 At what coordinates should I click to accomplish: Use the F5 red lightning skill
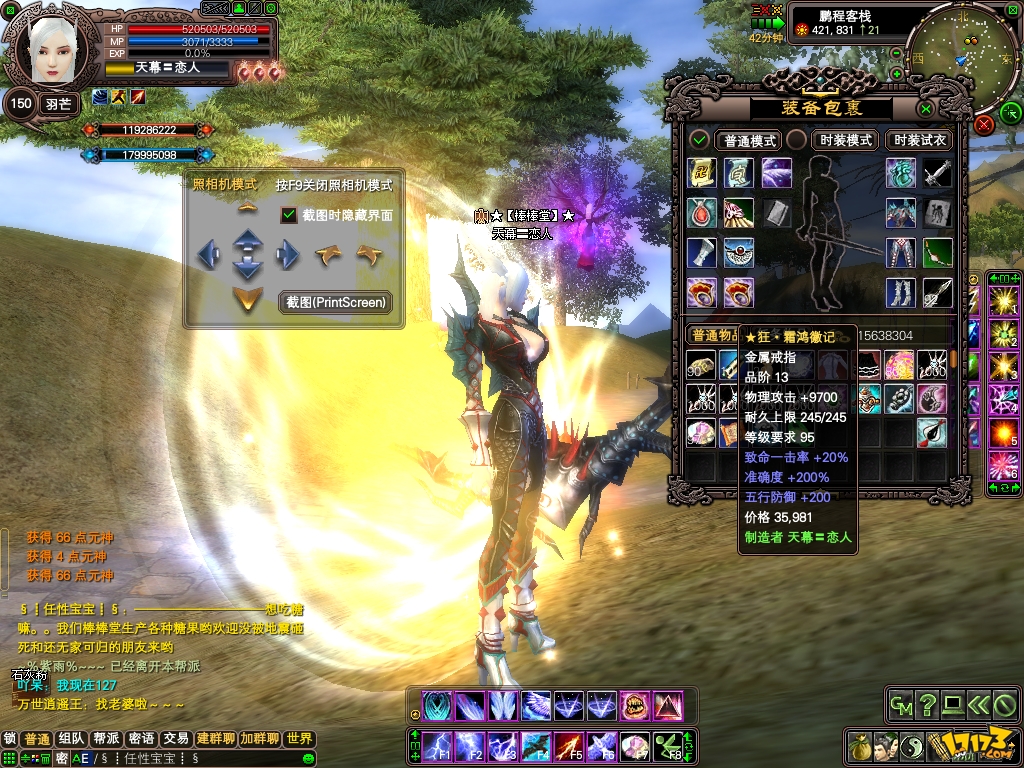[x=570, y=746]
